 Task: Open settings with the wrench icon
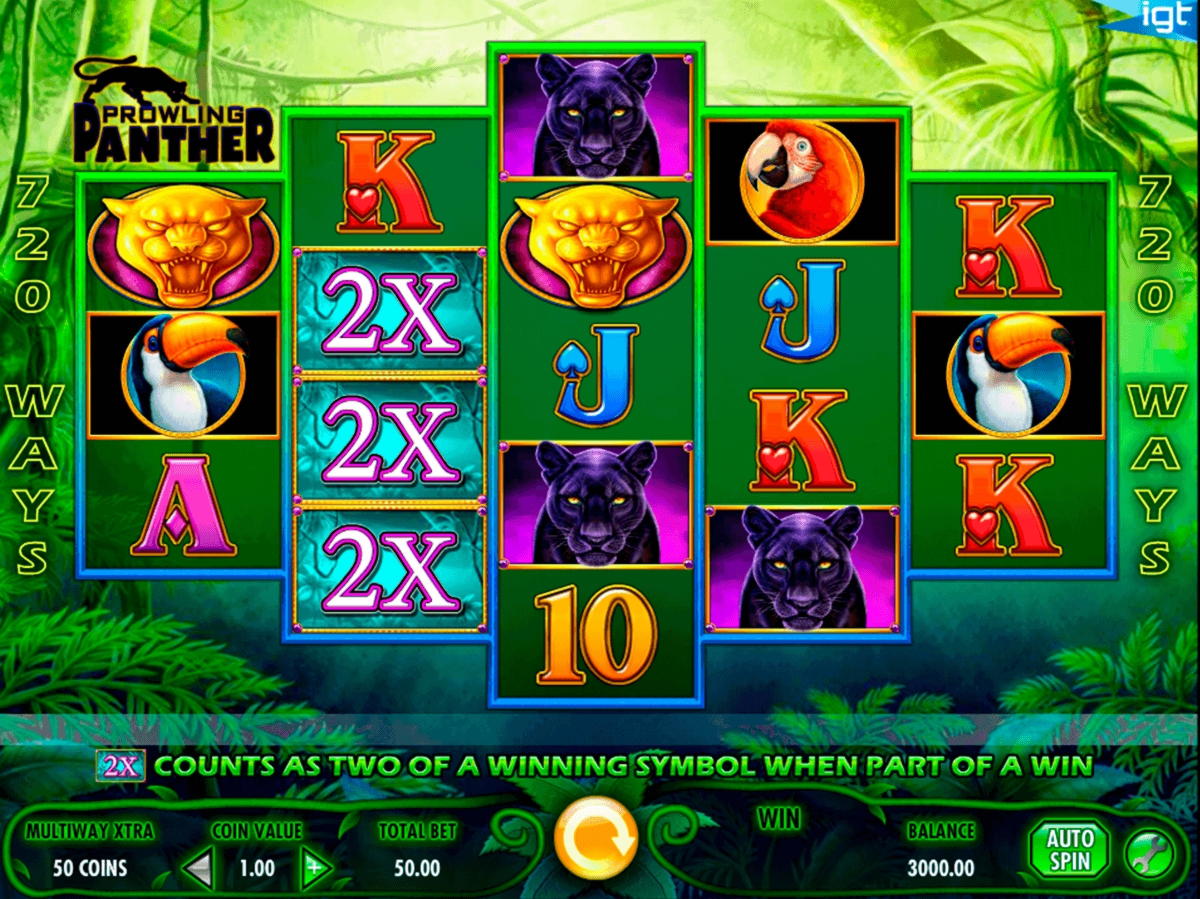pos(1149,855)
